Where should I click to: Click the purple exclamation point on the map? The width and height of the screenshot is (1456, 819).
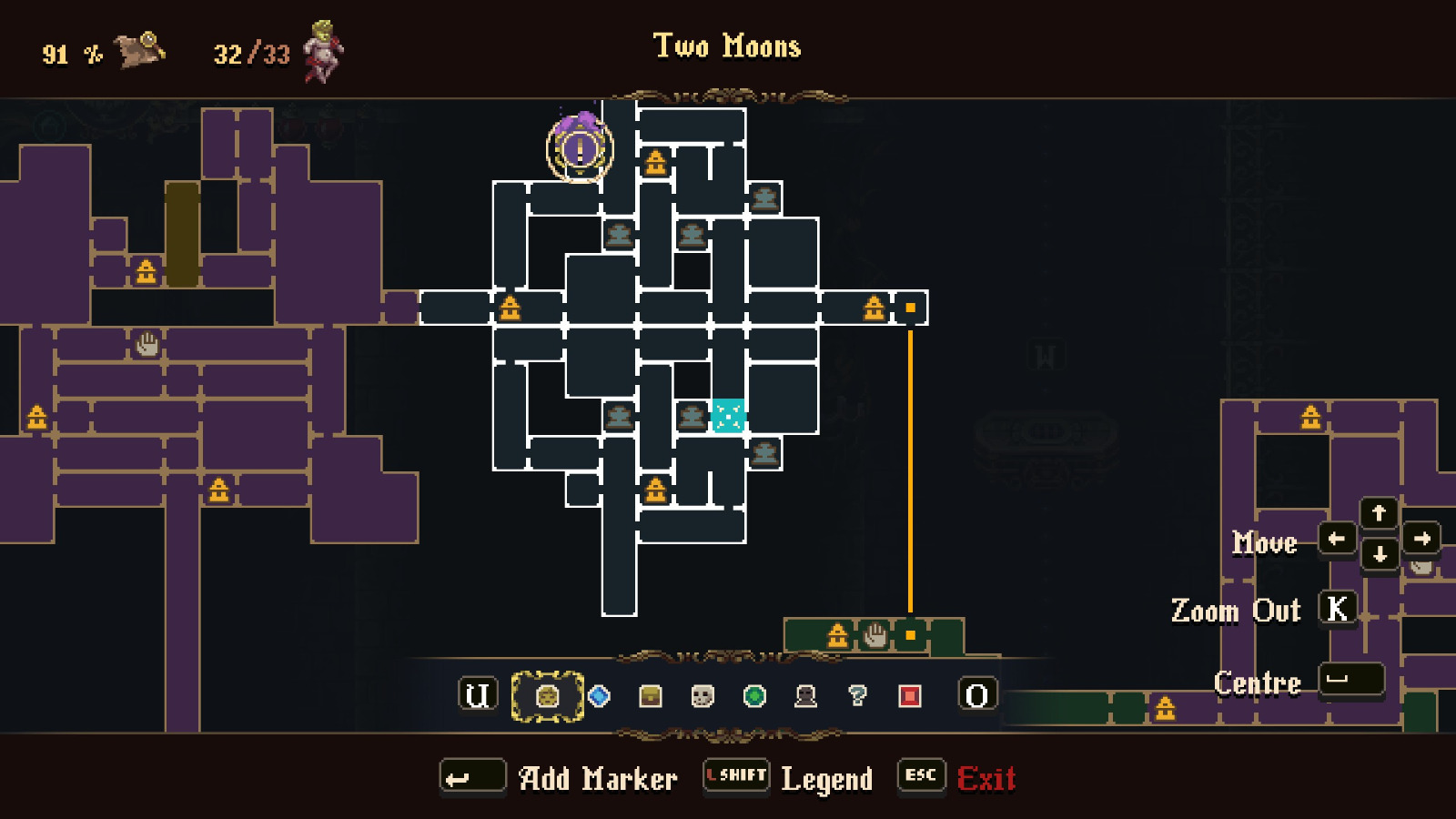pos(579,148)
